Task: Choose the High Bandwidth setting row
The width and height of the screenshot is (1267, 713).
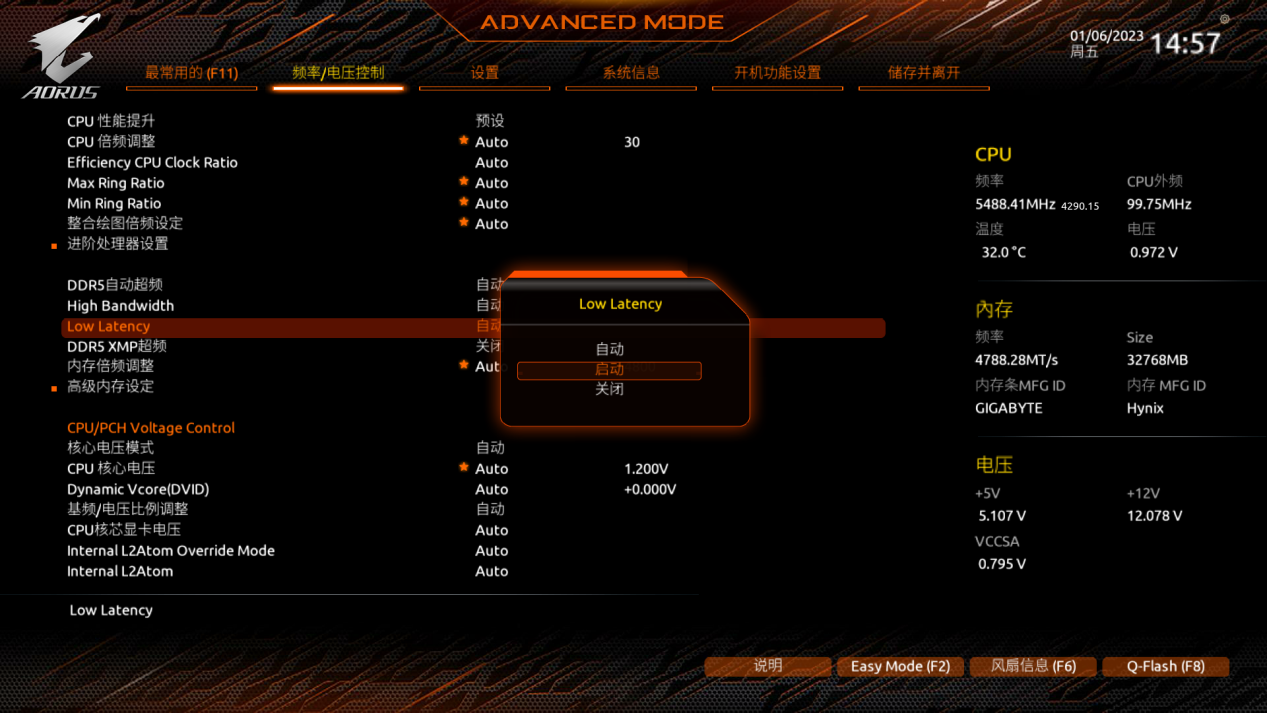Action: [x=120, y=306]
